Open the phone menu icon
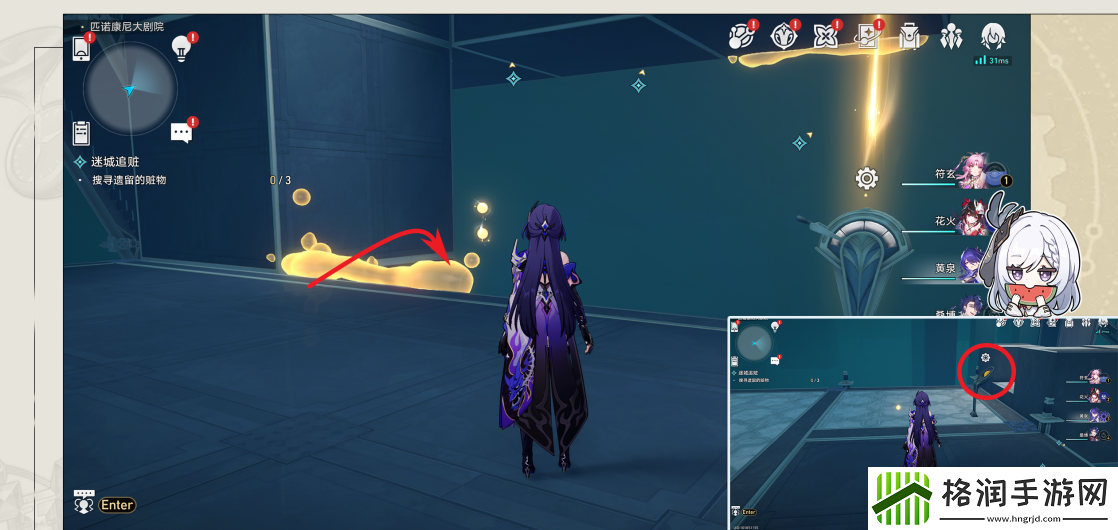 coord(82,47)
